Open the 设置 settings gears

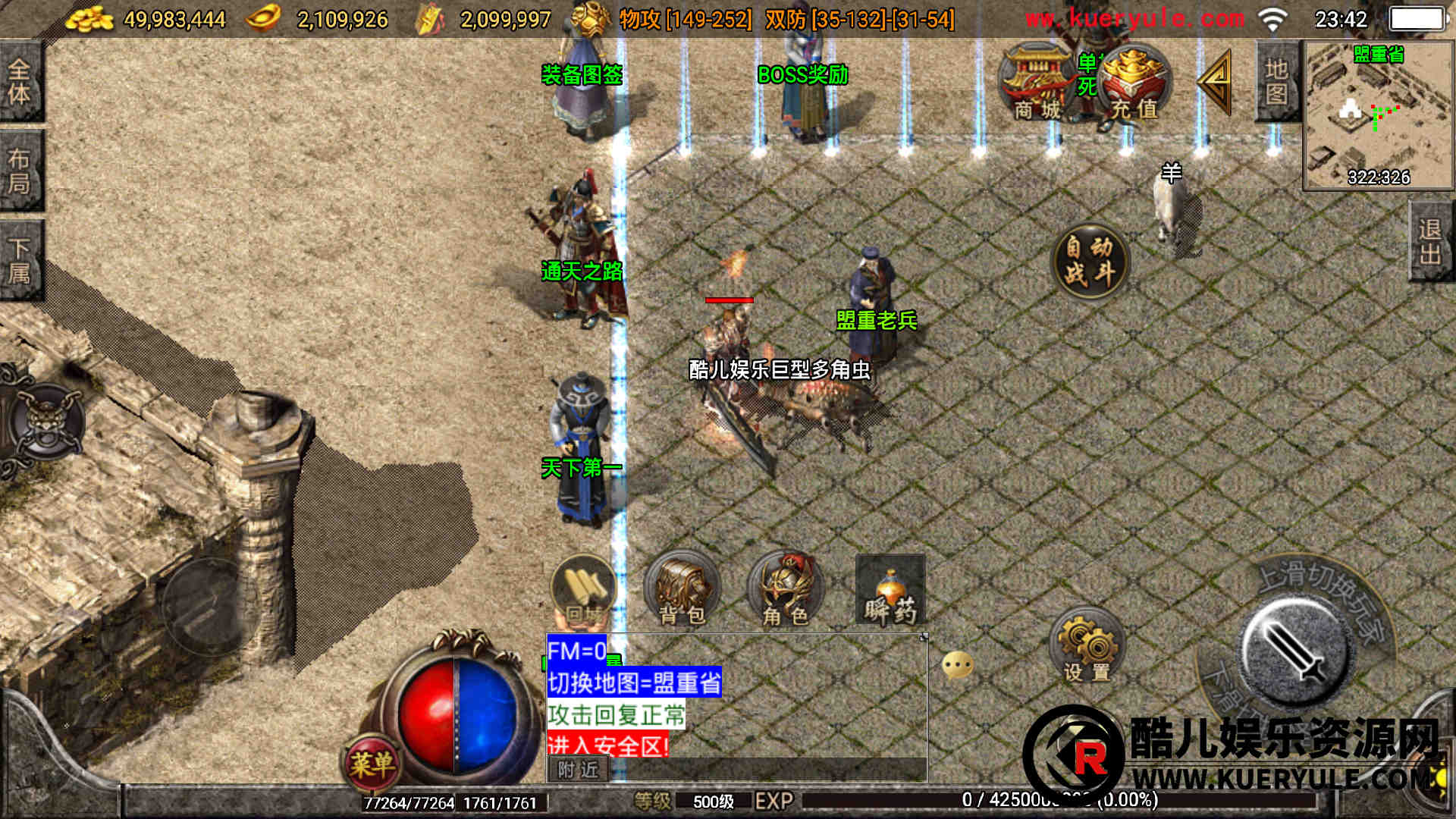click(1087, 647)
